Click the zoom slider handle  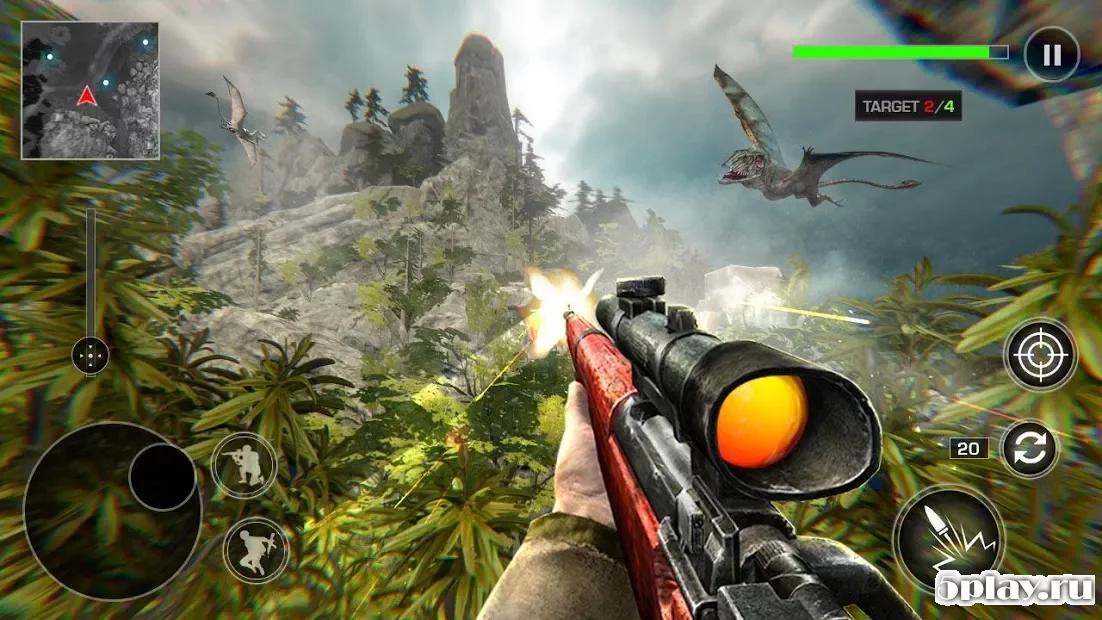(91, 354)
